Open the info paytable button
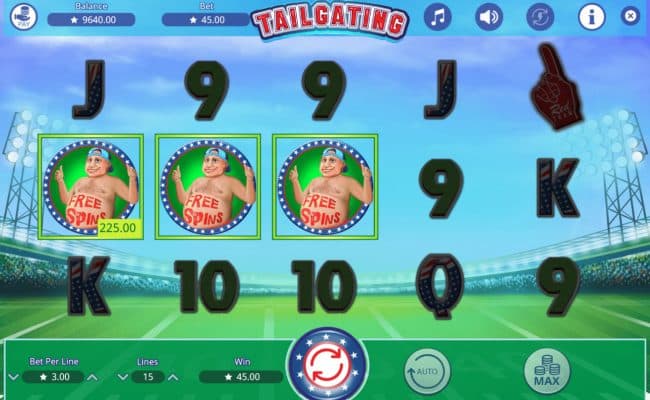 click(x=591, y=17)
